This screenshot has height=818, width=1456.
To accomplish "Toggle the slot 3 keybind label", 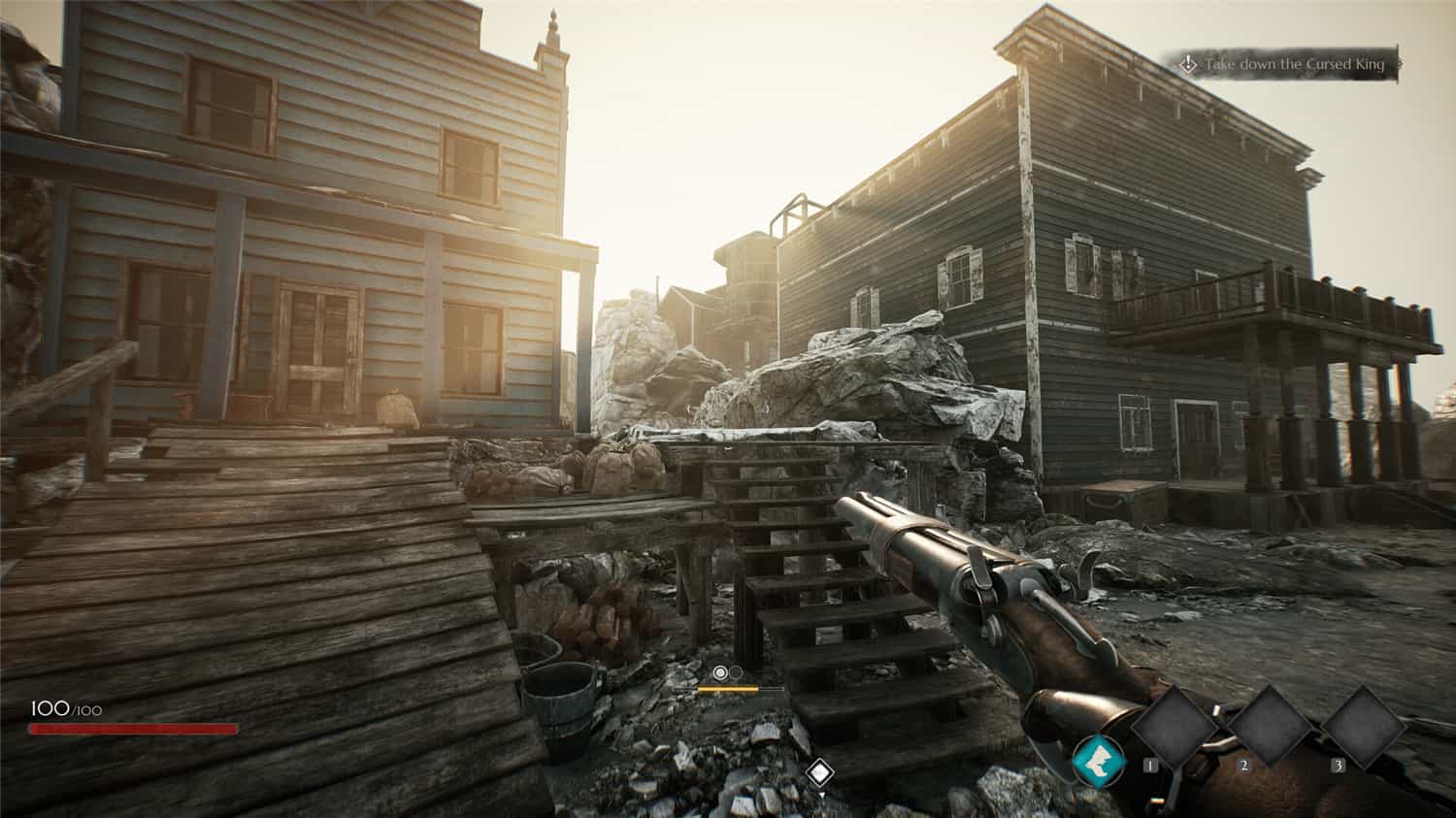I will [x=1338, y=765].
